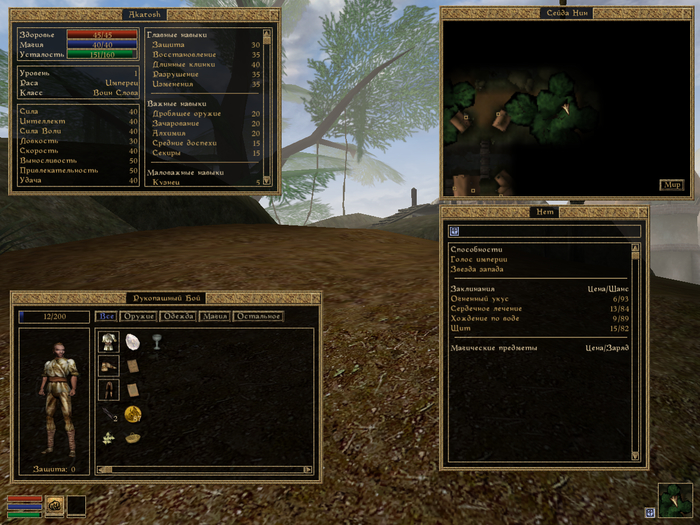Choose the spell Огненный укус

coord(478,299)
